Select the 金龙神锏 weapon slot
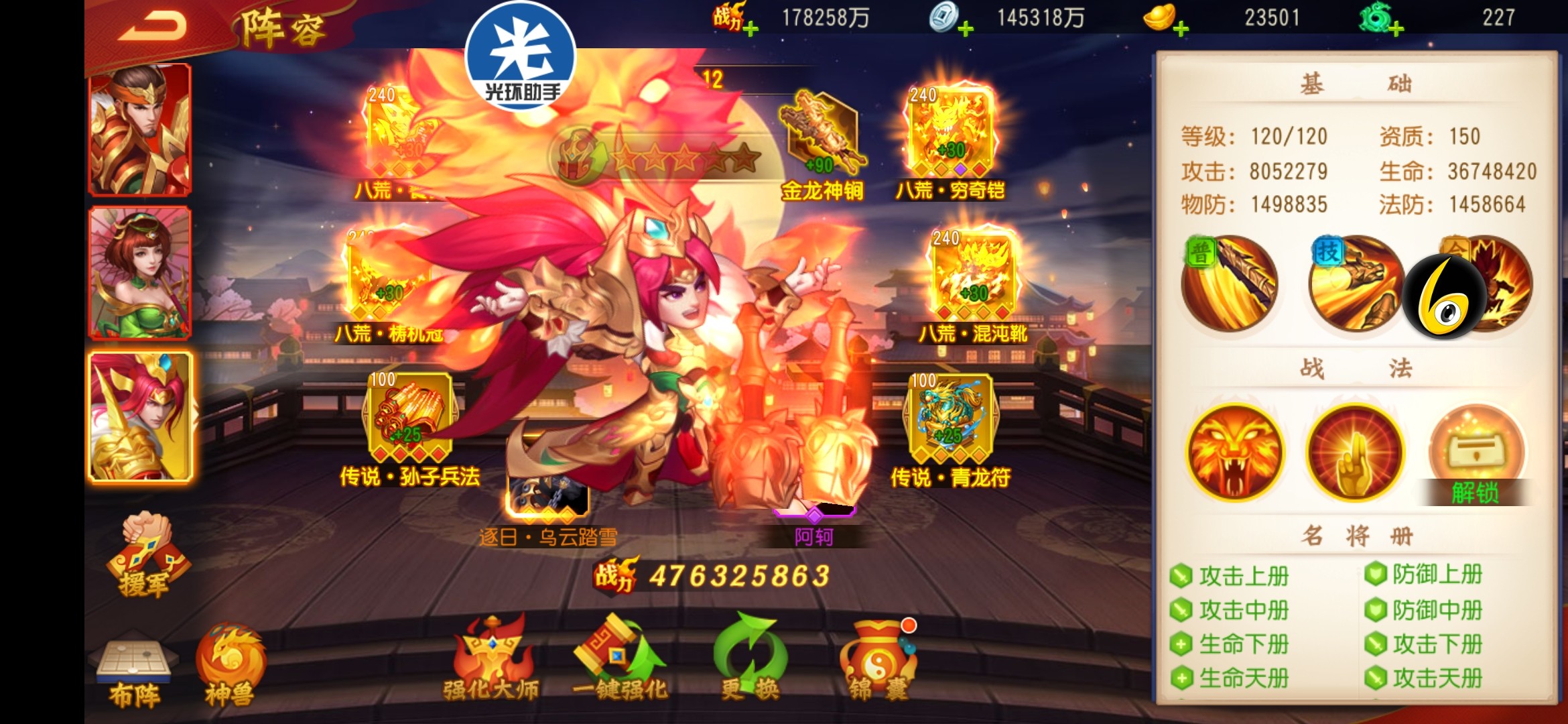Viewport: 1568px width, 724px height. click(822, 134)
